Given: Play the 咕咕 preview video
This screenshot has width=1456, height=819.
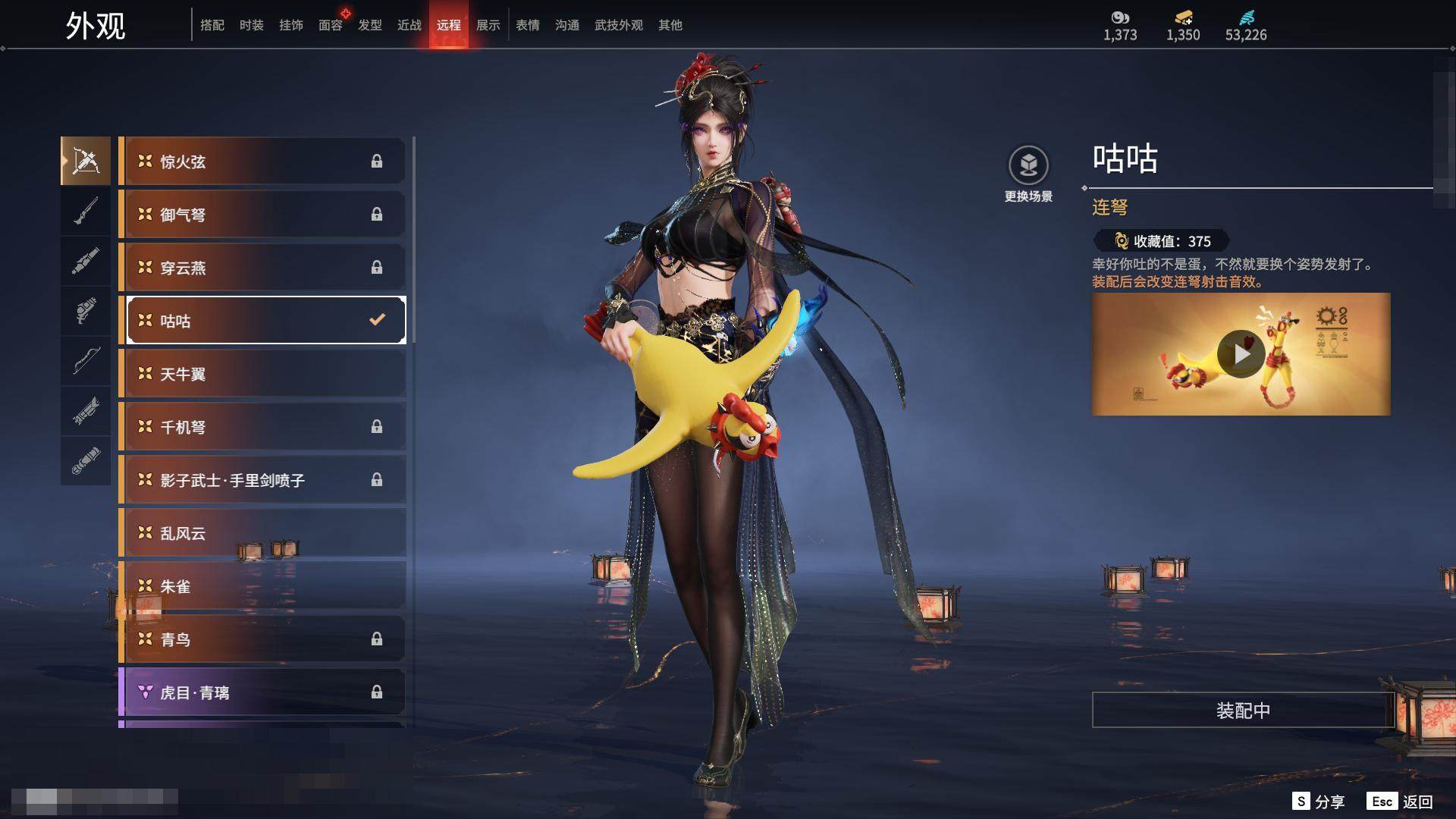Looking at the screenshot, I should click(1241, 354).
